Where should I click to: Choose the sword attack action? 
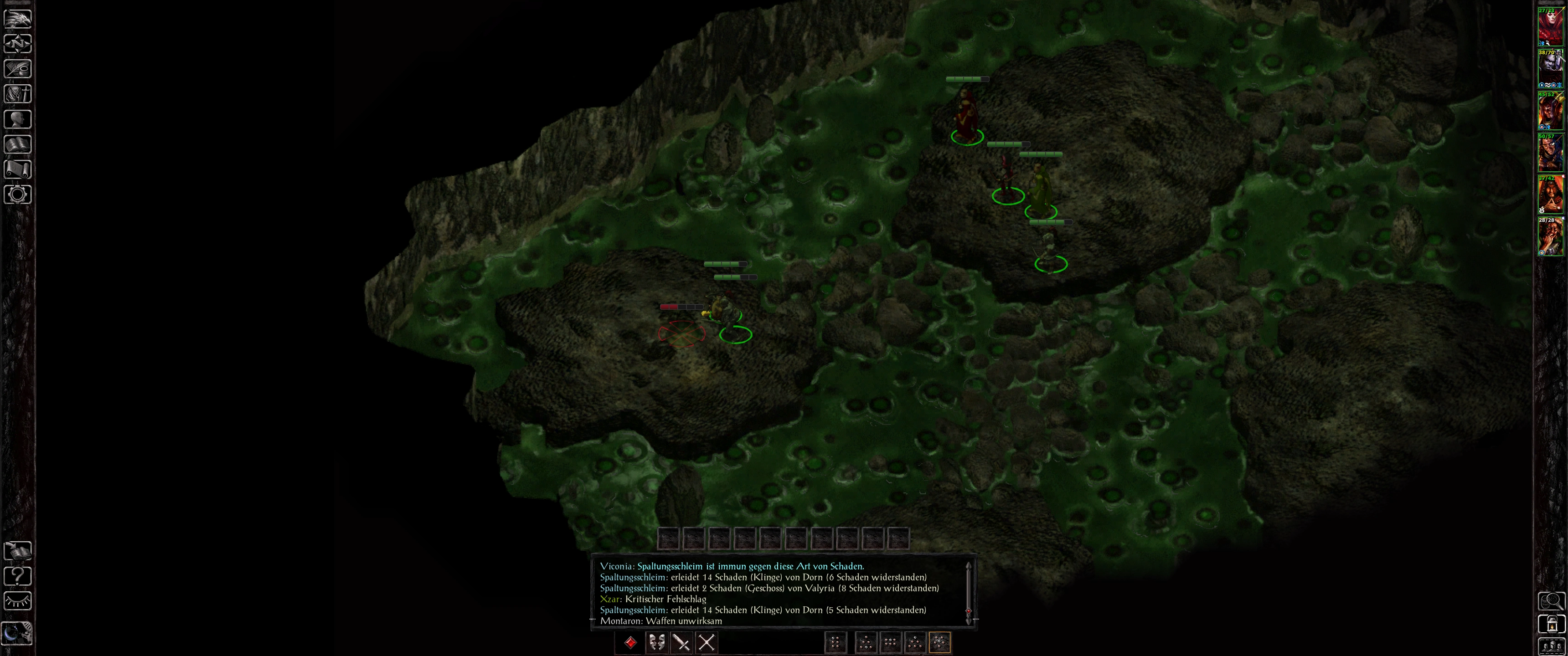click(681, 642)
